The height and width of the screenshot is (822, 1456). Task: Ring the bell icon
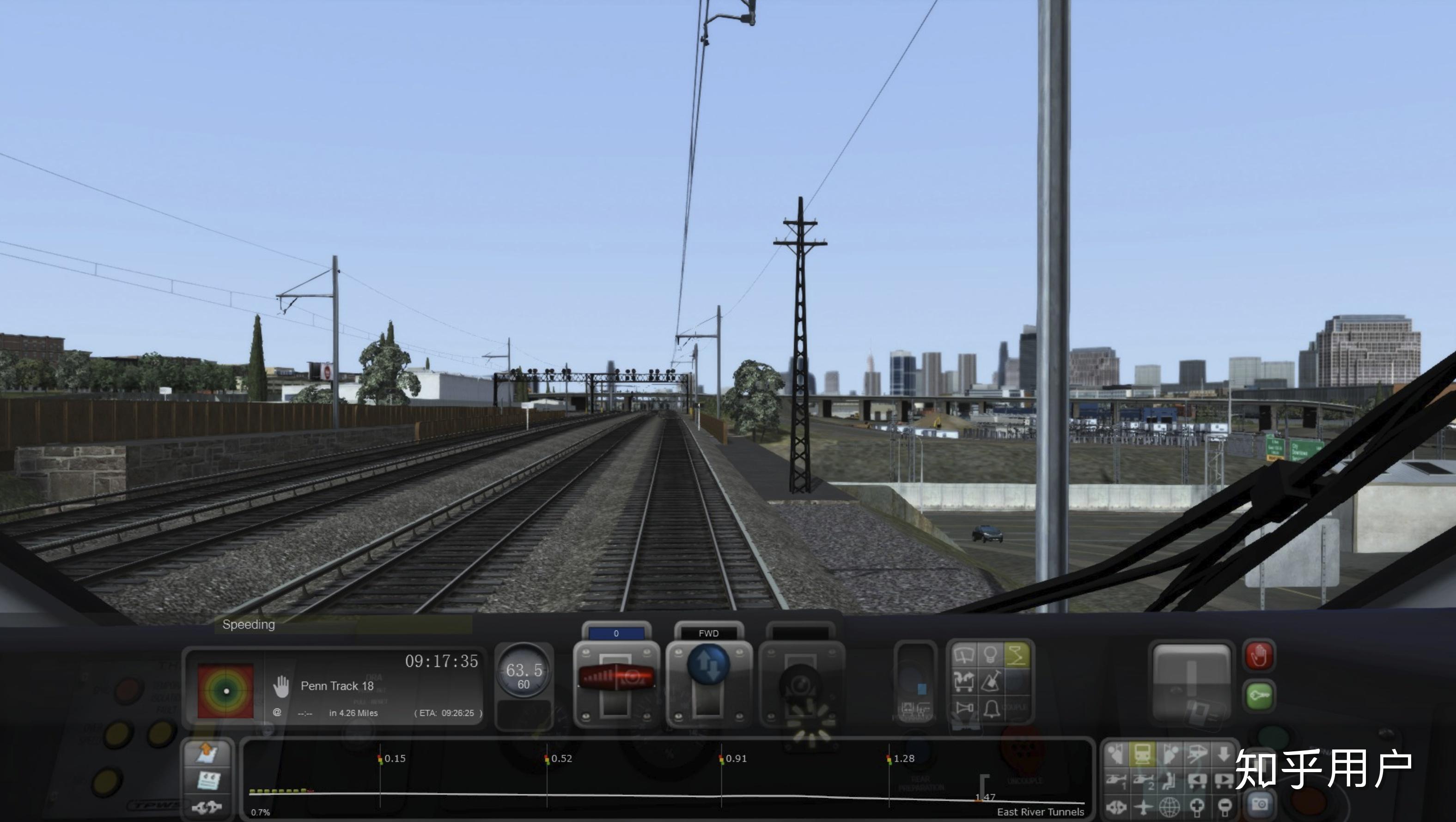(991, 708)
